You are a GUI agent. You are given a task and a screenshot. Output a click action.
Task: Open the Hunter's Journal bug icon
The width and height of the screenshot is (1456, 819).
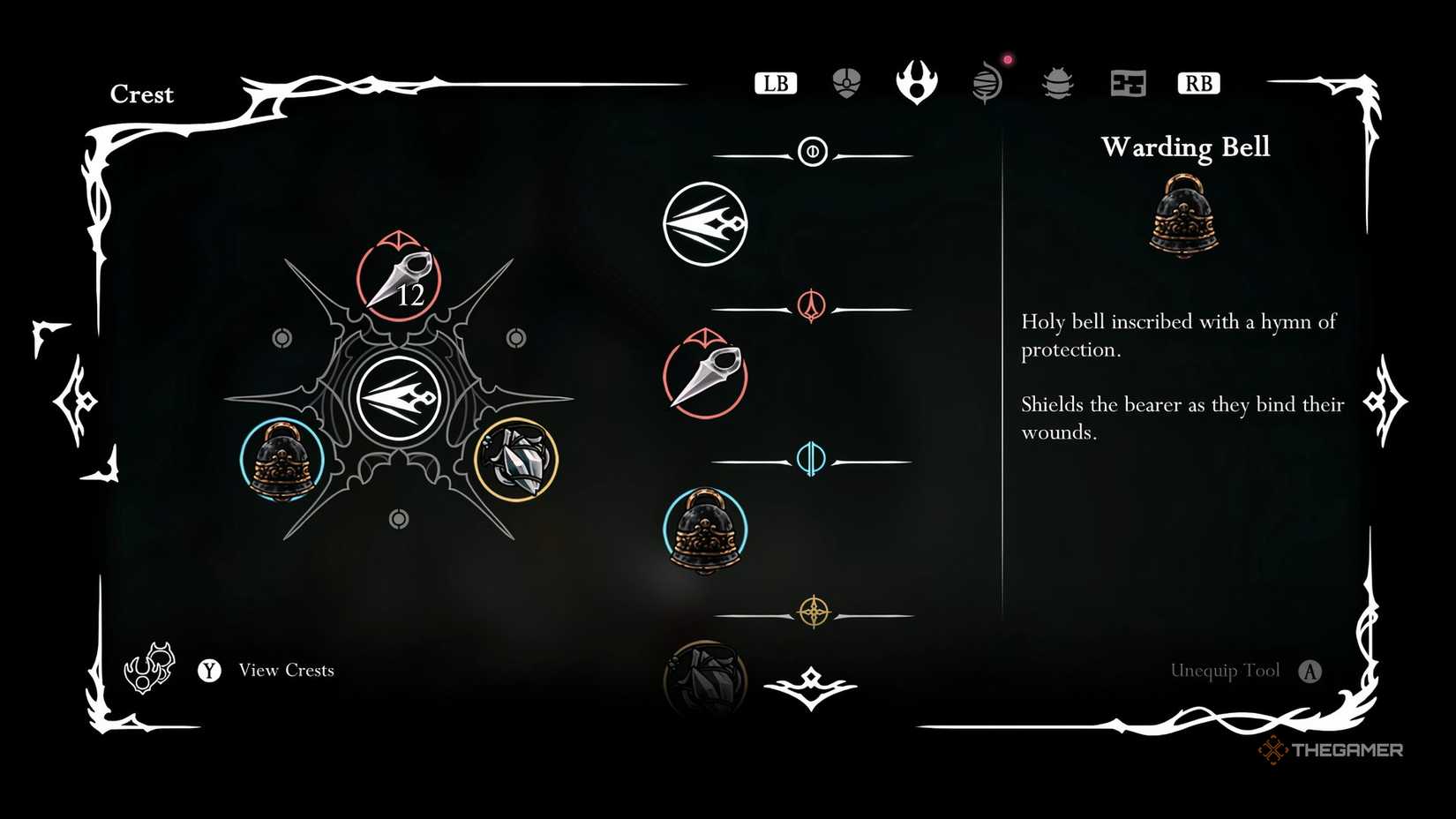1056,82
